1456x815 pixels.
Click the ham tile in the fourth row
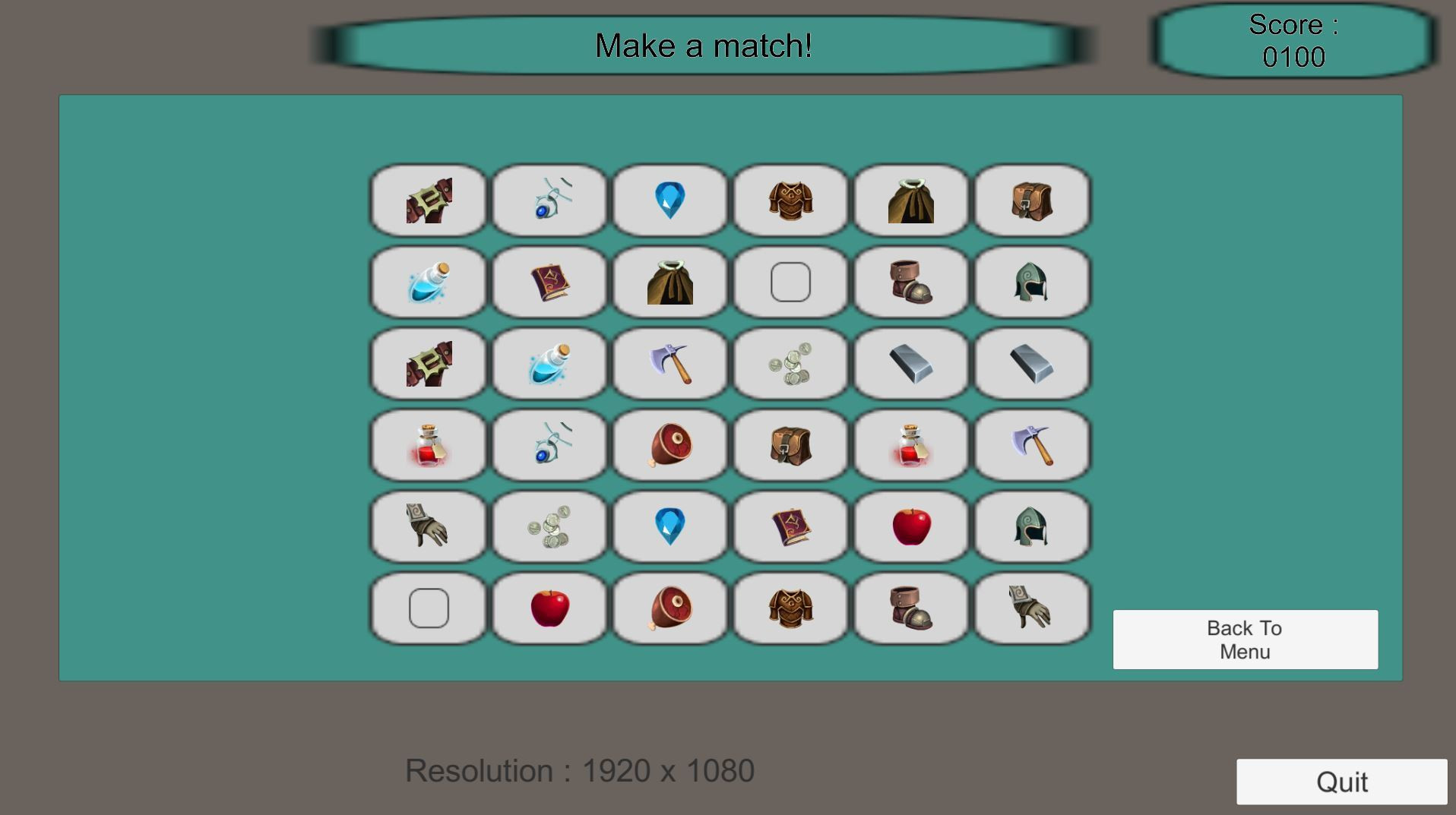coord(669,446)
